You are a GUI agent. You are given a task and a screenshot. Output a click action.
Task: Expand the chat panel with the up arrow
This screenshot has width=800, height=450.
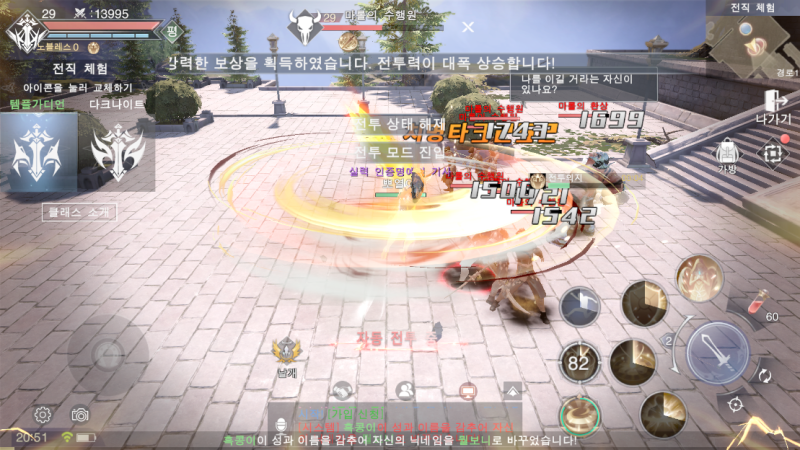(513, 390)
